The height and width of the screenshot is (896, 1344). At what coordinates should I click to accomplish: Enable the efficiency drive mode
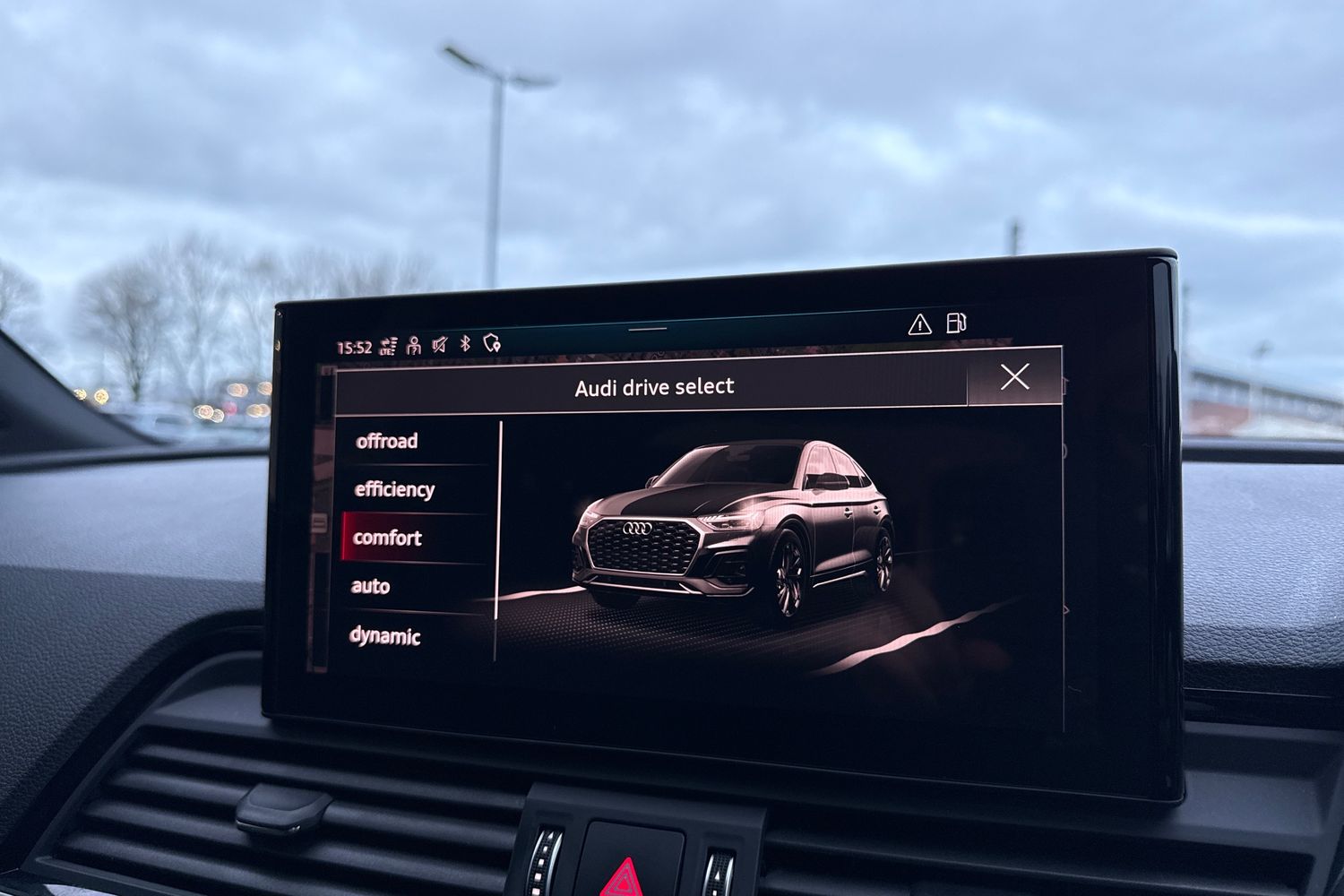tap(394, 489)
